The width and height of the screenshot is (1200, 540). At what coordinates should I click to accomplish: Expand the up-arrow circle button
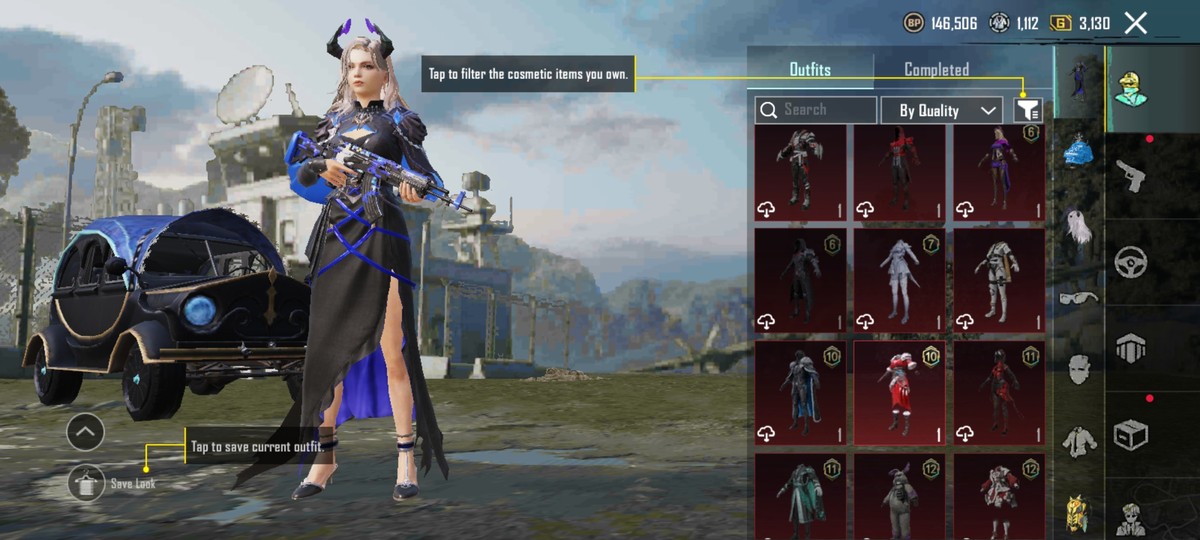(x=86, y=432)
